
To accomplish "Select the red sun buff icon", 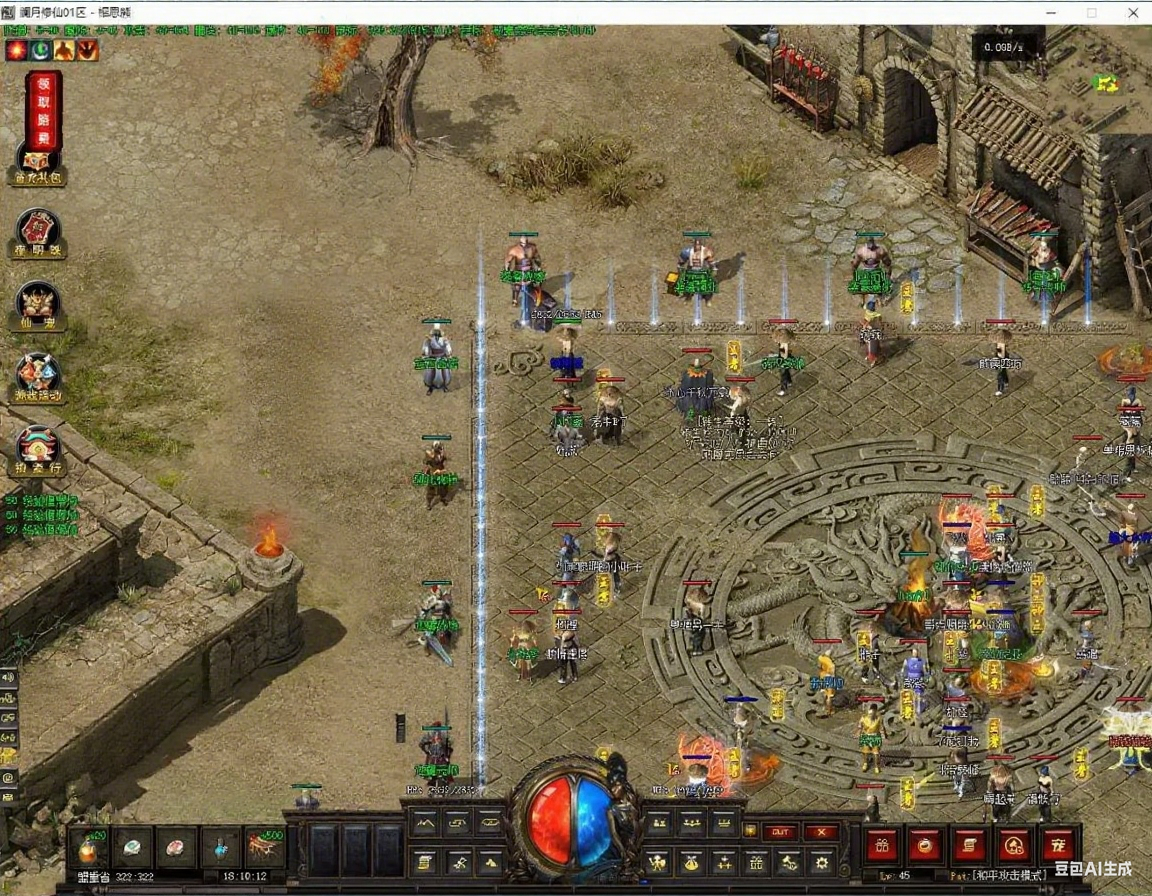I will click(16, 49).
